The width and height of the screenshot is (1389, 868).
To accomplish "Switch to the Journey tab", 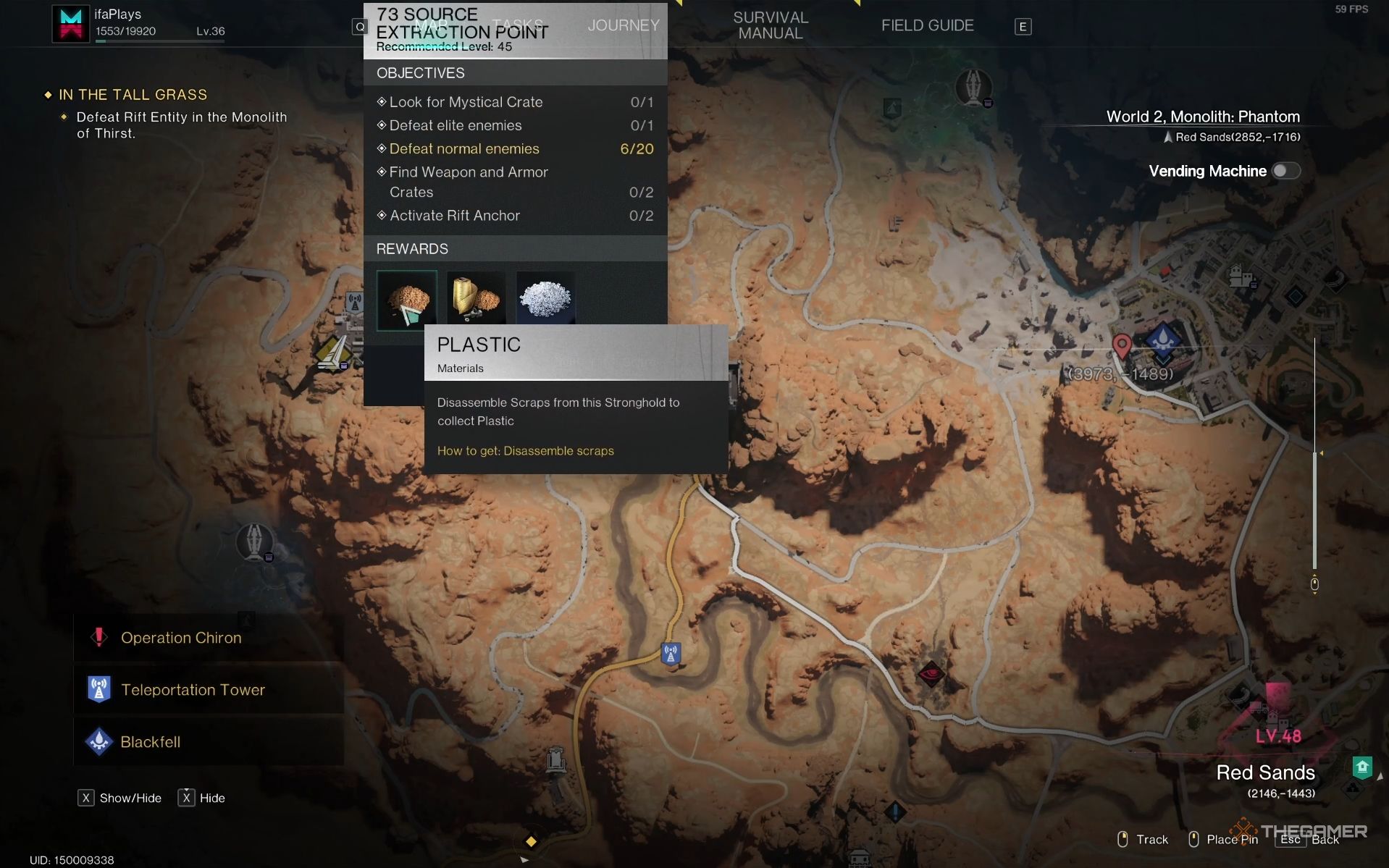I will (x=623, y=25).
